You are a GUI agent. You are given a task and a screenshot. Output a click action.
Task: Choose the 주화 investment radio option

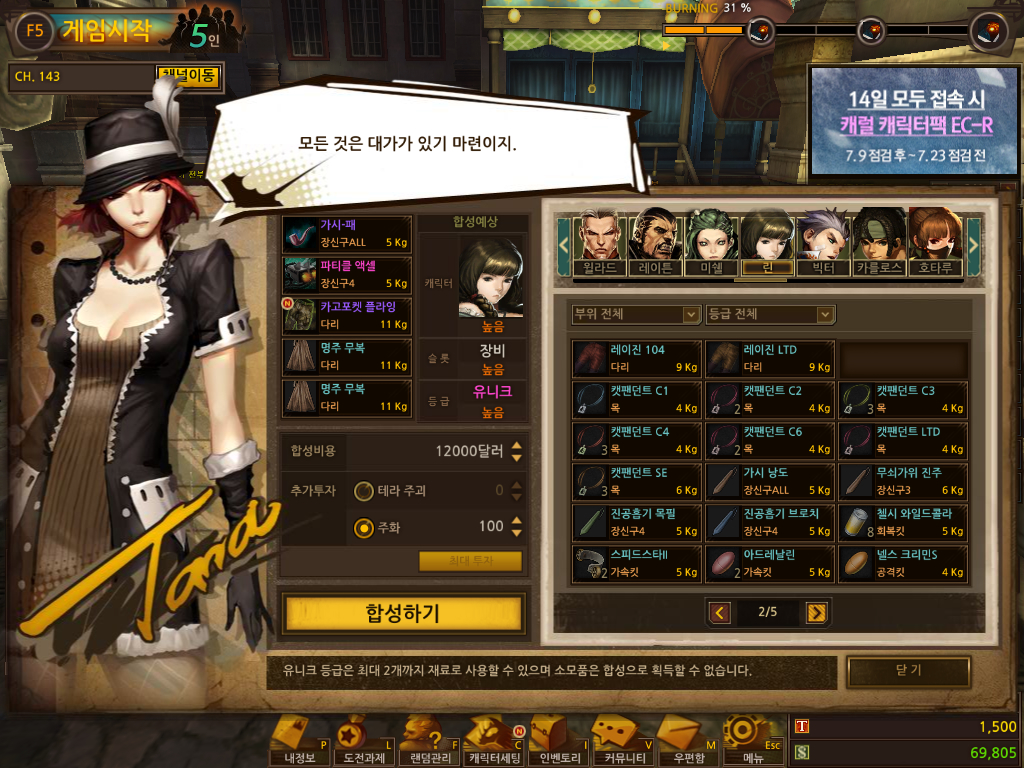pyautogui.click(x=365, y=527)
